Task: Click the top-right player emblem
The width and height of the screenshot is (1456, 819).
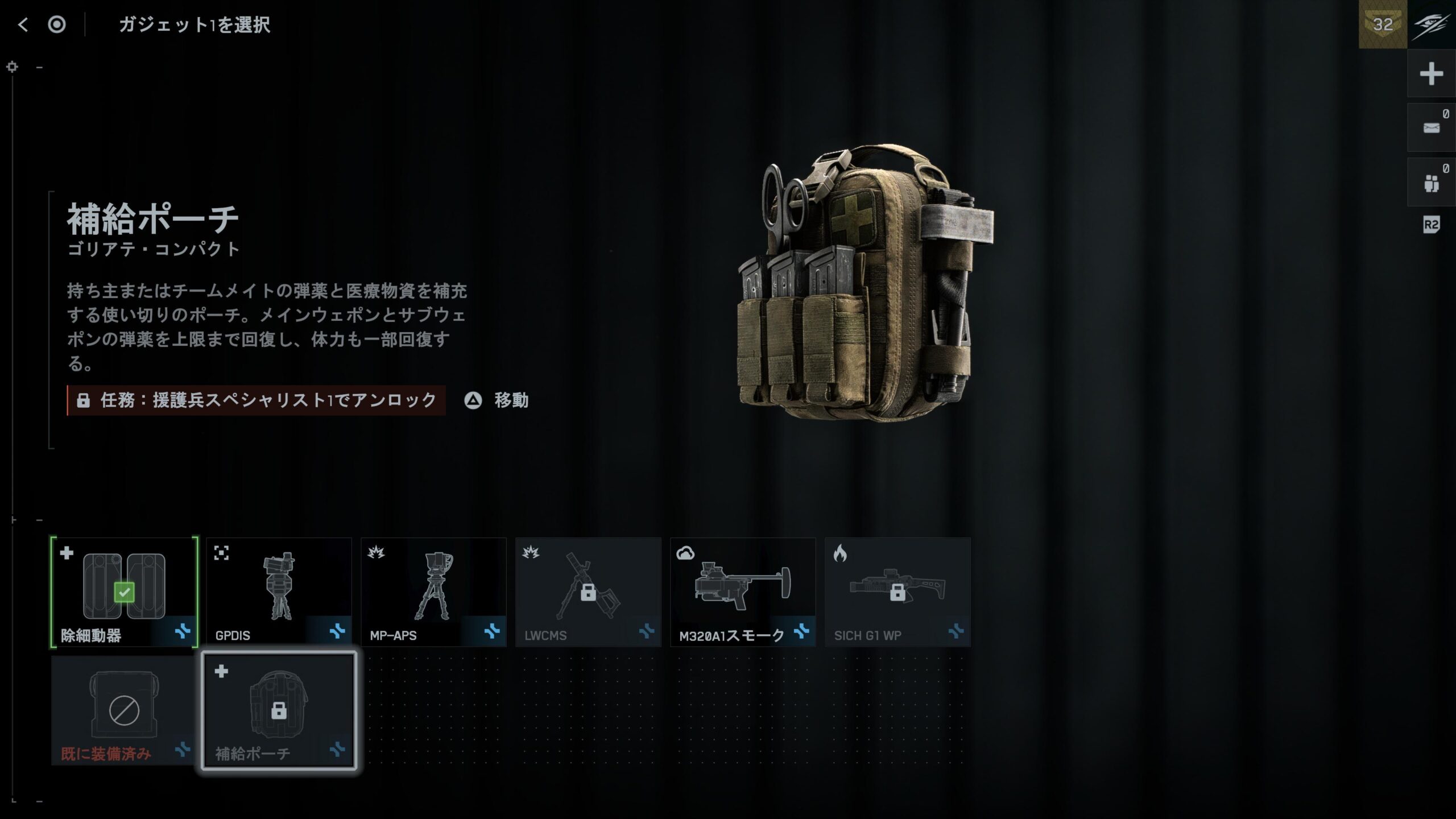Action: [1432, 24]
